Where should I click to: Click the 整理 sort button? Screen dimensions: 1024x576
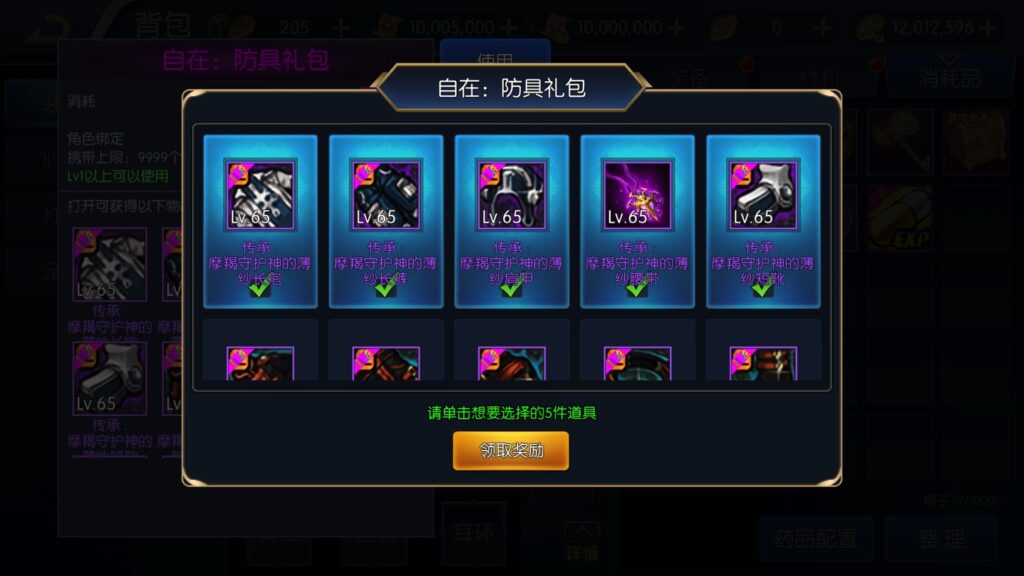click(x=941, y=539)
